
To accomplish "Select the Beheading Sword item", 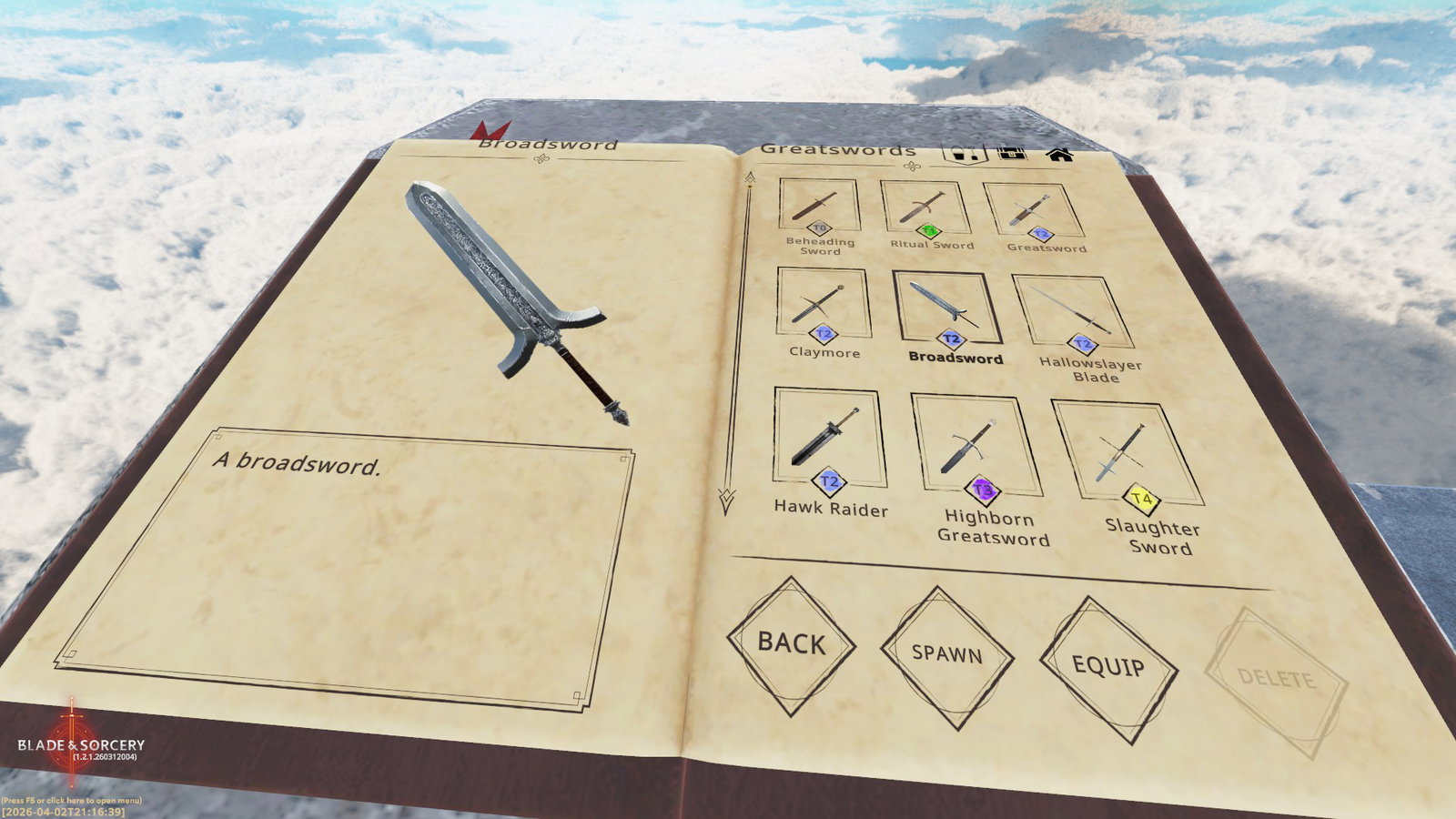I will click(x=819, y=206).
